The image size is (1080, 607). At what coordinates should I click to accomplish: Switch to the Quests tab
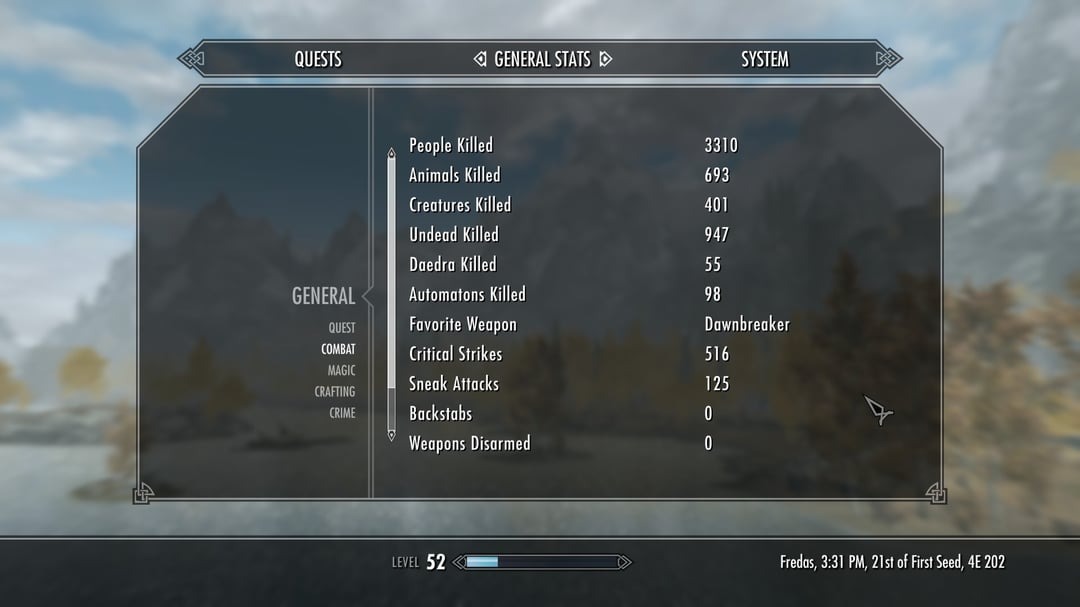318,60
